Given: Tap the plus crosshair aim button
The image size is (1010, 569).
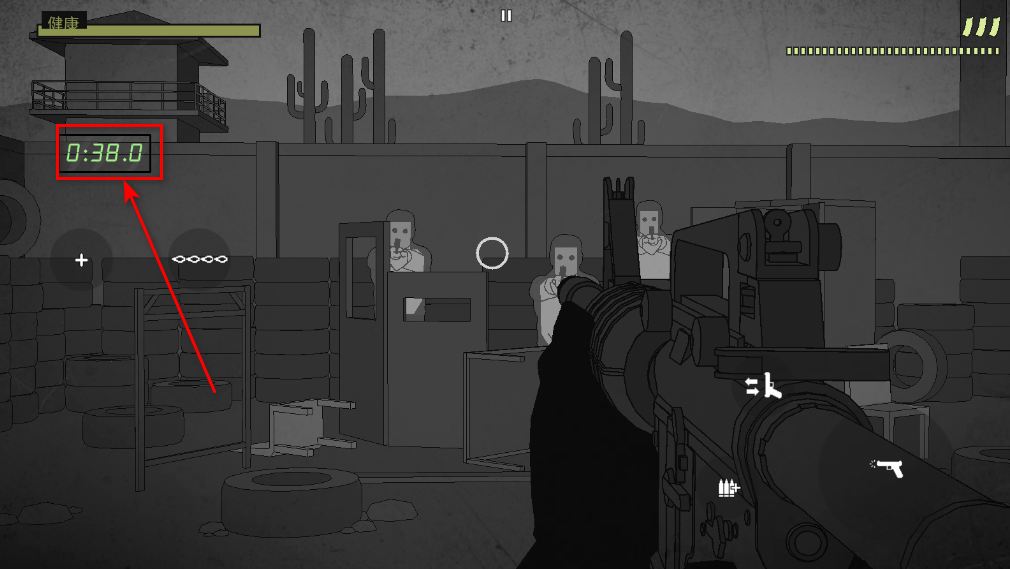Looking at the screenshot, I should pyautogui.click(x=82, y=260).
